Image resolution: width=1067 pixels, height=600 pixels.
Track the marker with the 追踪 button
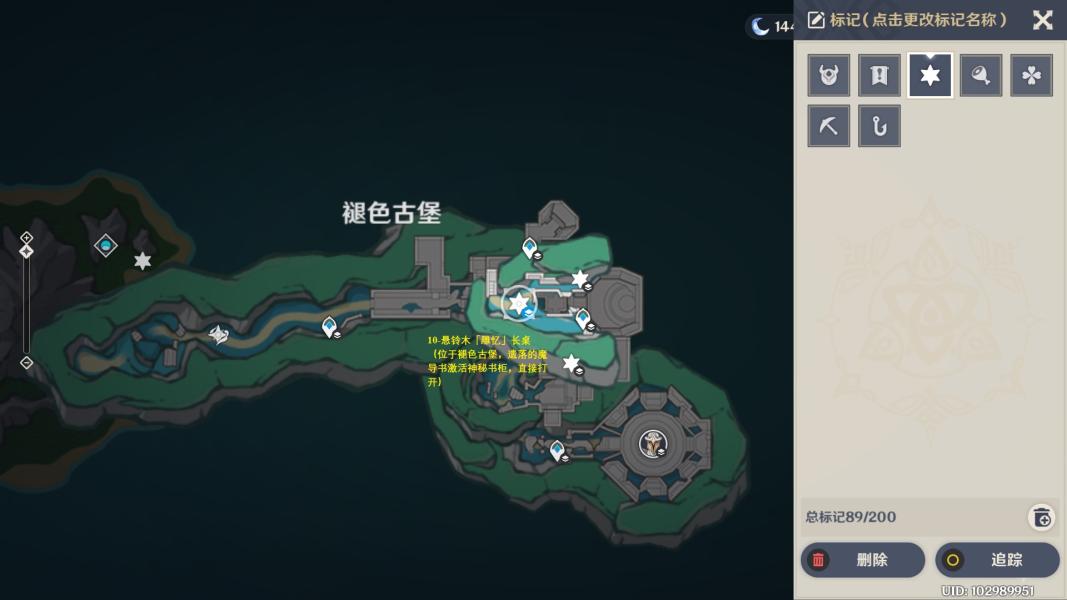coord(996,560)
